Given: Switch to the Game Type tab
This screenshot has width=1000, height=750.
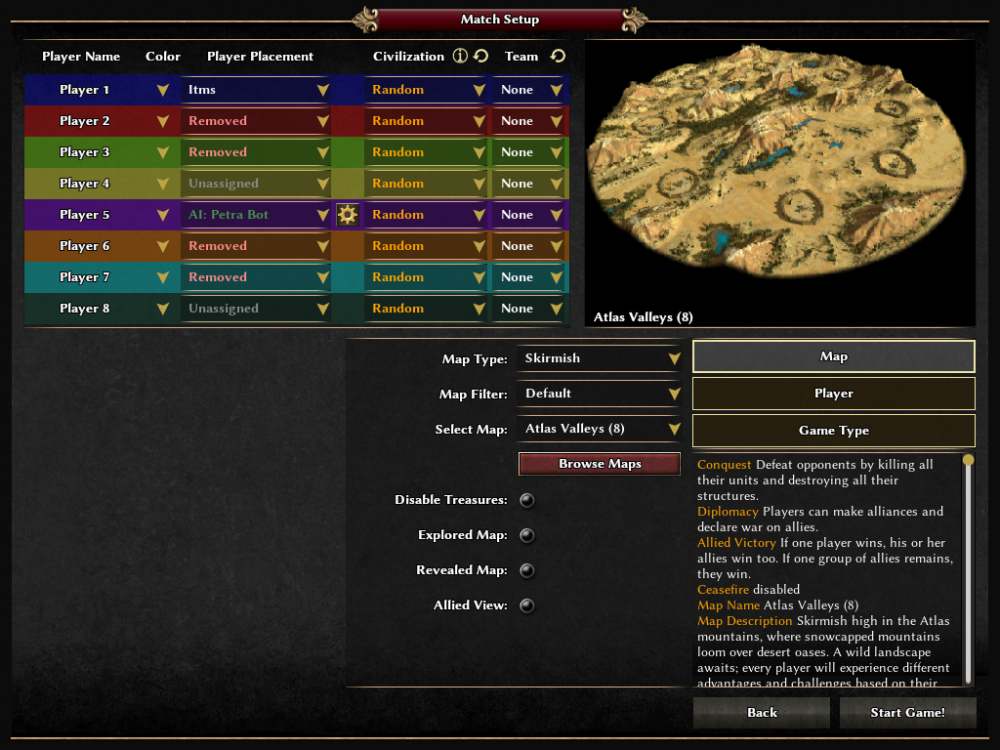Looking at the screenshot, I should coord(833,430).
